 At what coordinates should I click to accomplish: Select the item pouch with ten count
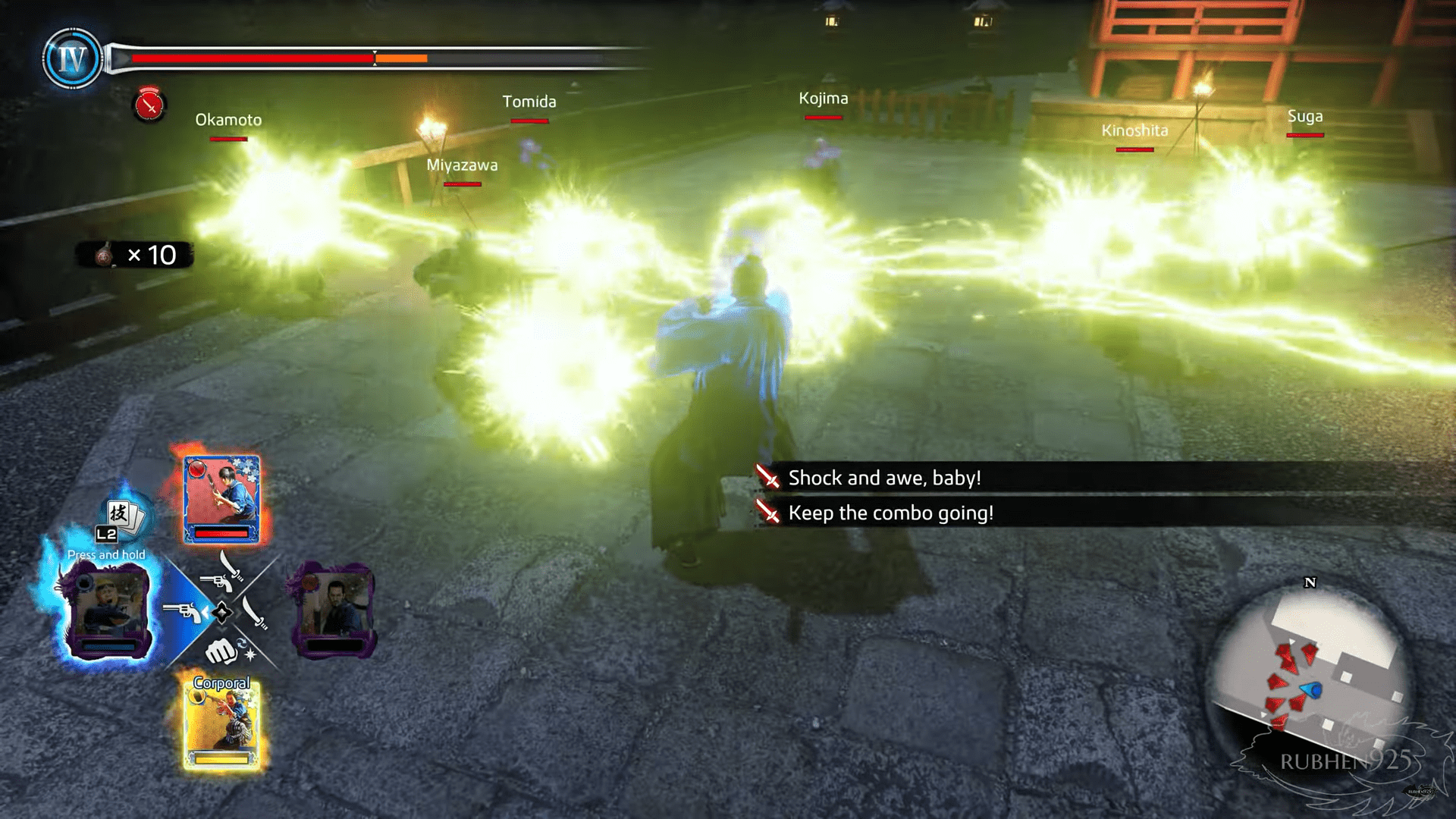coord(135,255)
